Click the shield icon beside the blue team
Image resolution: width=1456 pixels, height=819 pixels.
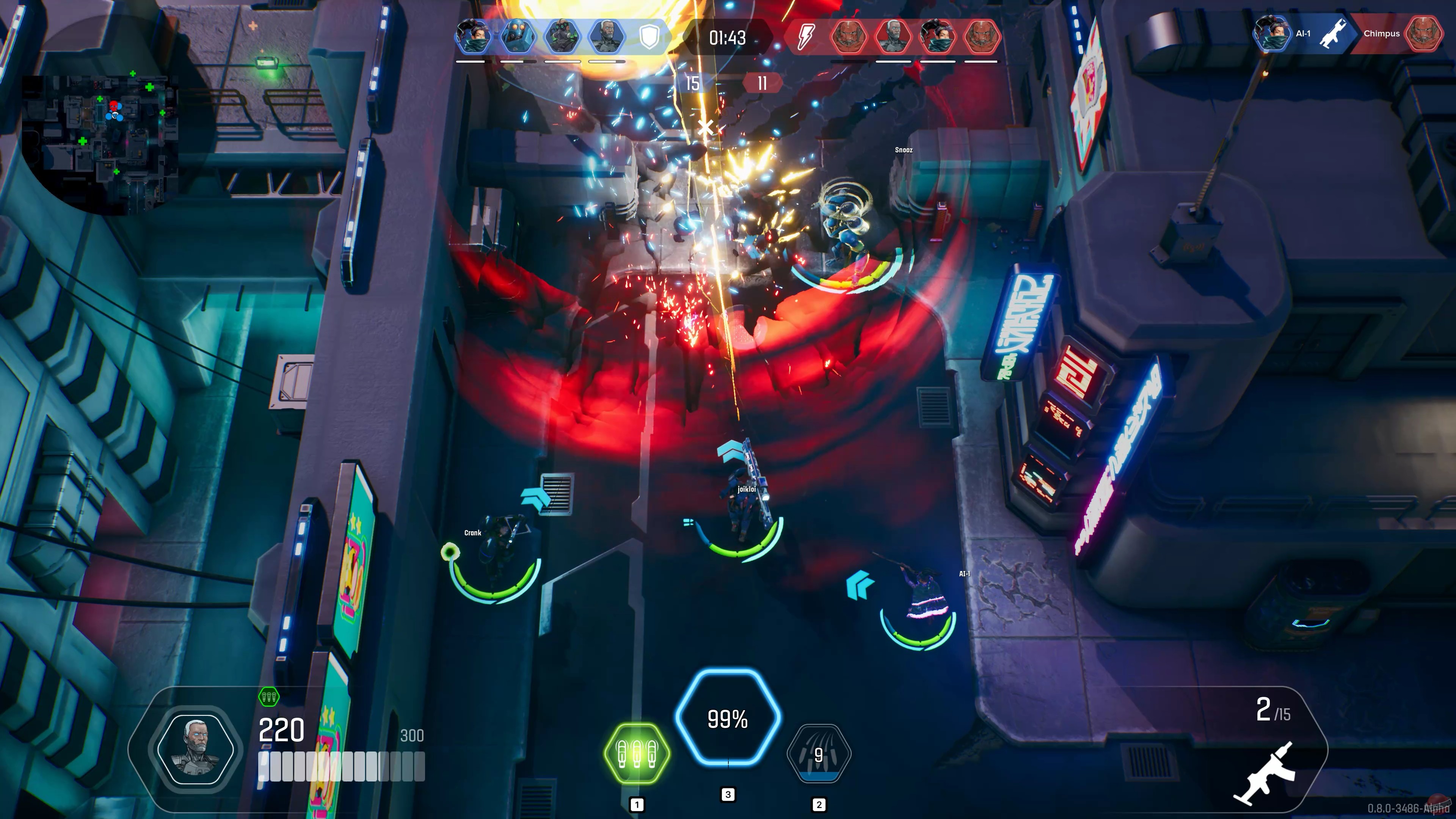coord(649,38)
